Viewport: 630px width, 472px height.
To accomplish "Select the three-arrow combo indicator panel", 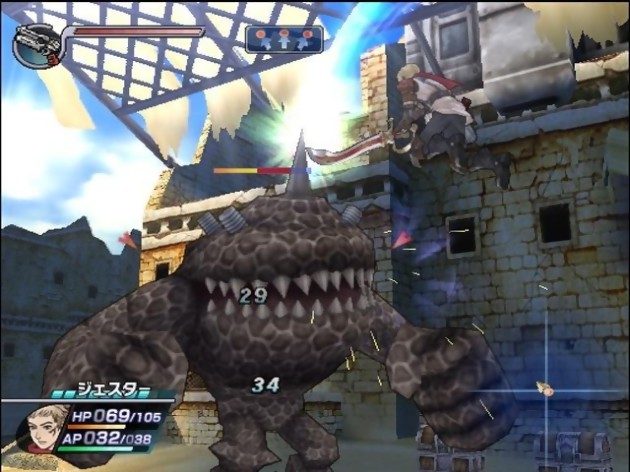I will point(284,39).
